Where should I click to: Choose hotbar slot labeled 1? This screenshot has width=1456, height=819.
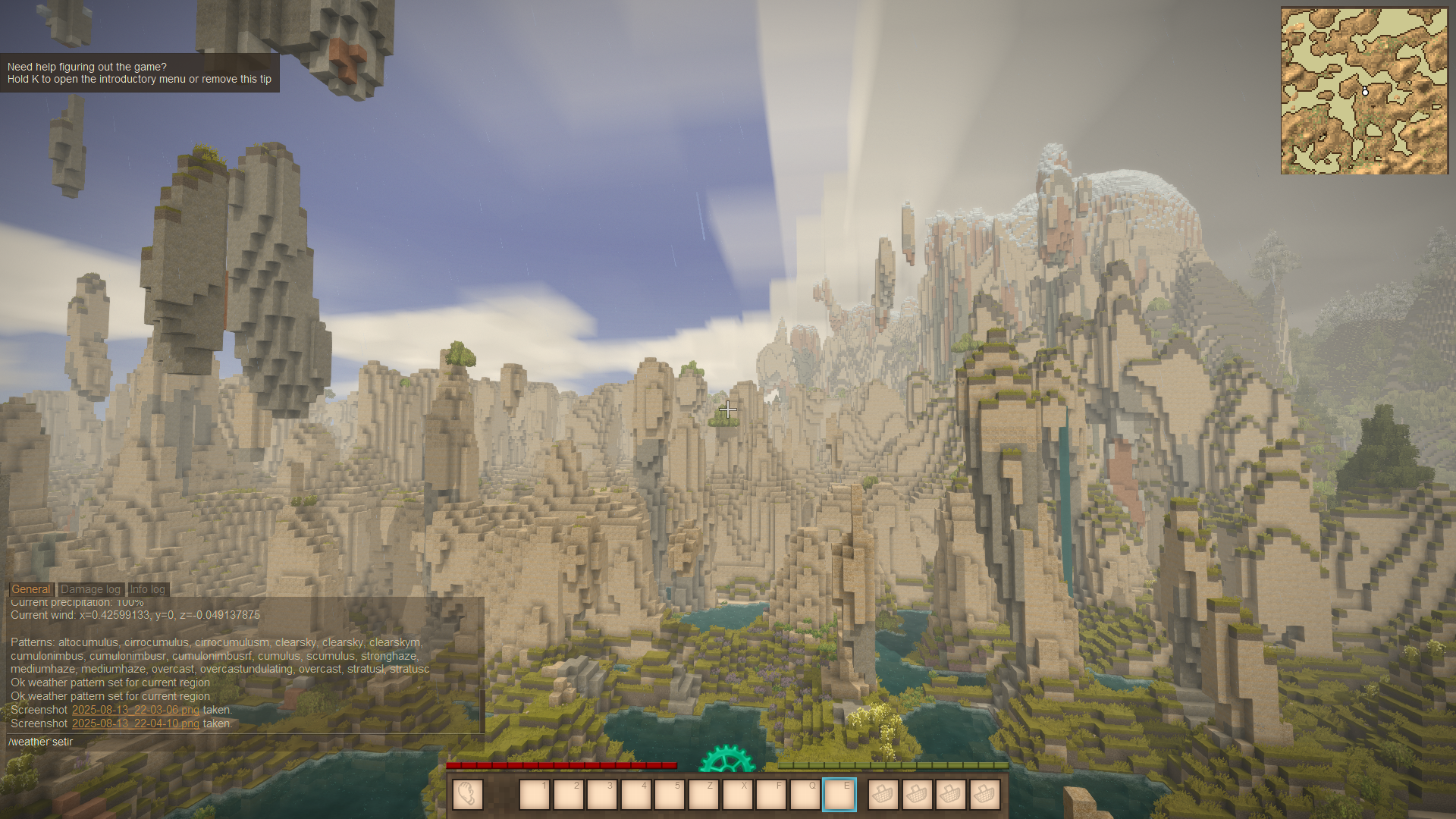[x=535, y=795]
